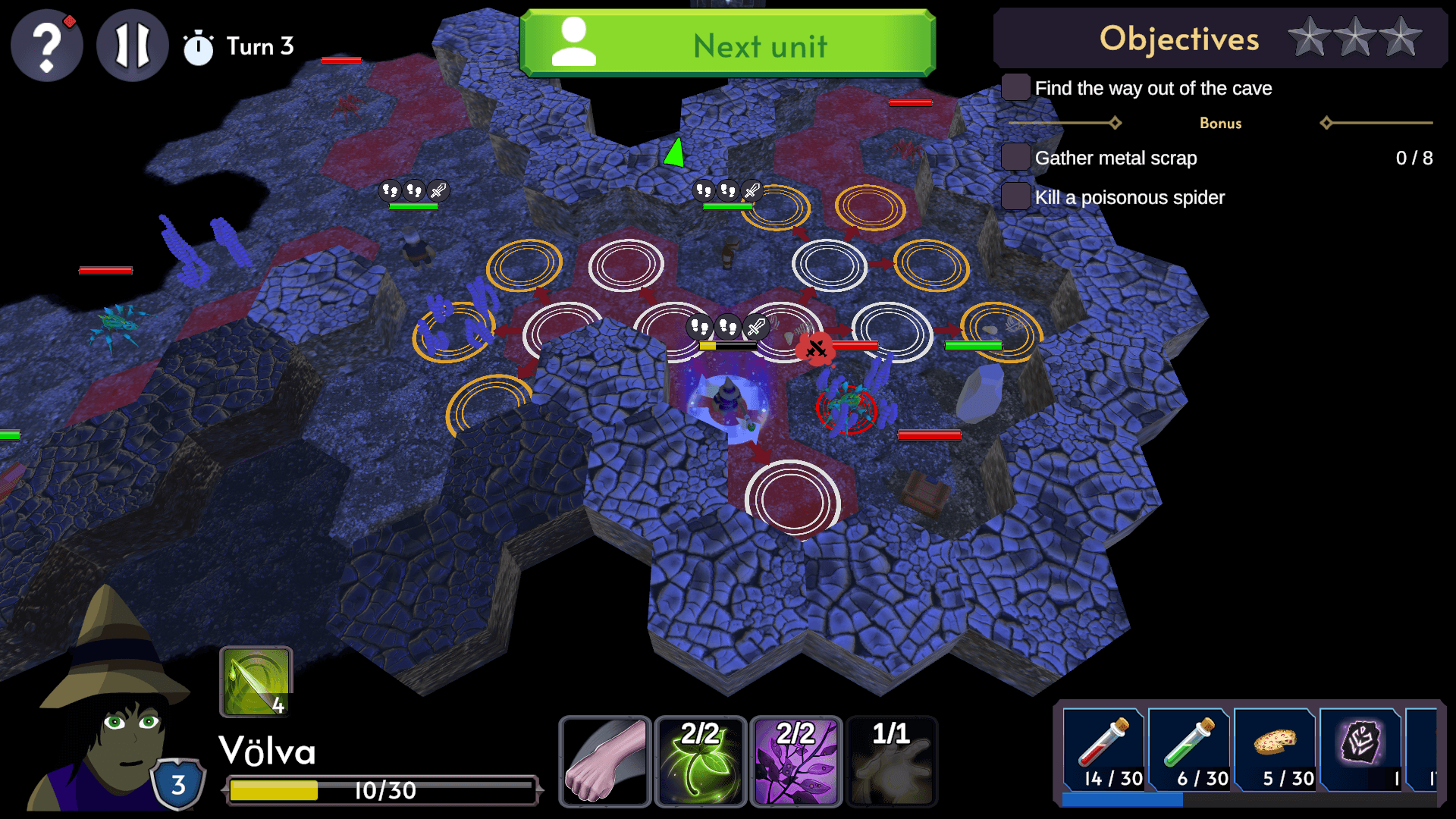Click the Gather metal scrap objective
Viewport: 1456px width, 819px height.
pyautogui.click(x=1116, y=158)
